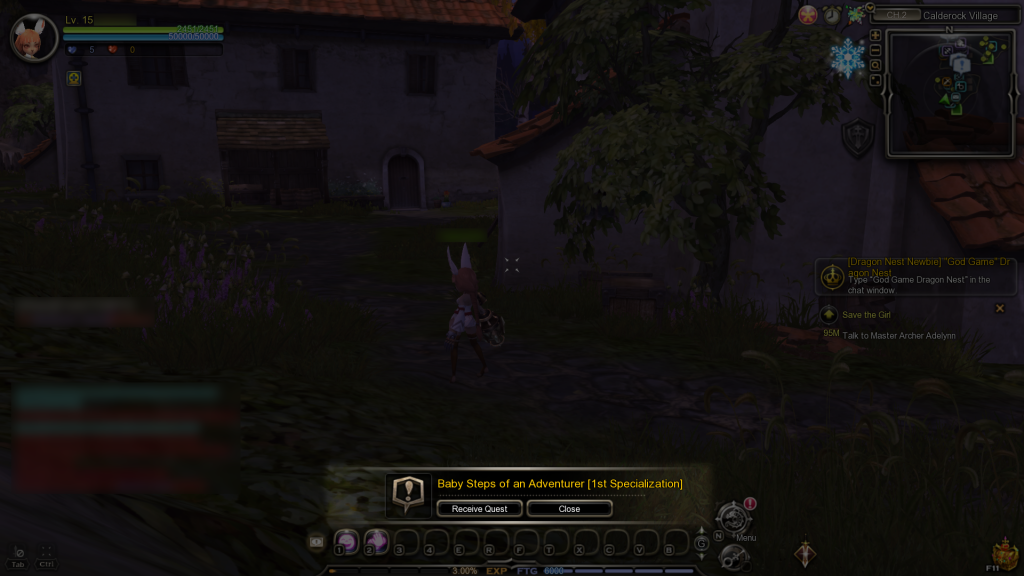Image resolution: width=1024 pixels, height=576 pixels.
Task: Open the blue snowflake event icon
Action: click(x=848, y=59)
